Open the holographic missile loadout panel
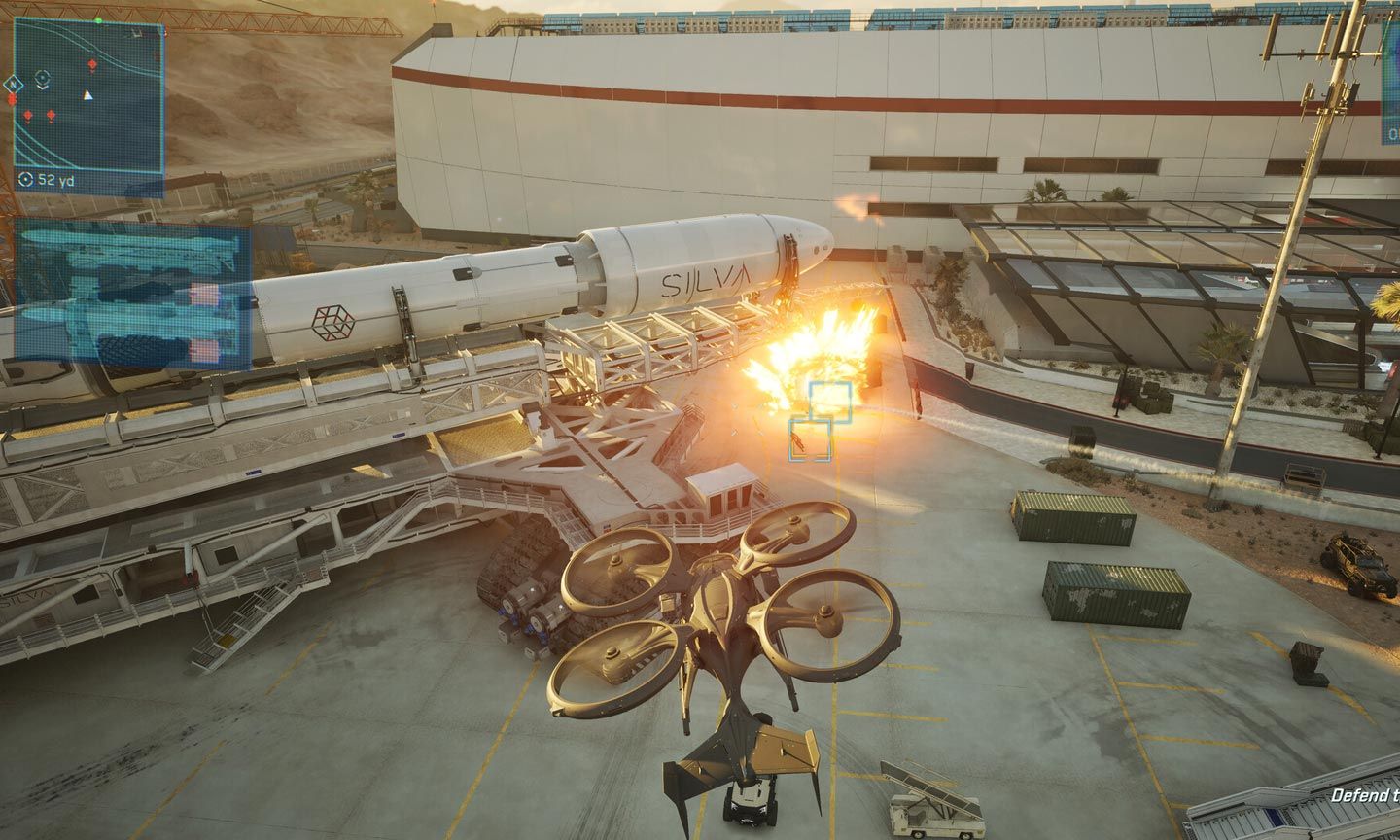1400x840 pixels. click(132, 294)
